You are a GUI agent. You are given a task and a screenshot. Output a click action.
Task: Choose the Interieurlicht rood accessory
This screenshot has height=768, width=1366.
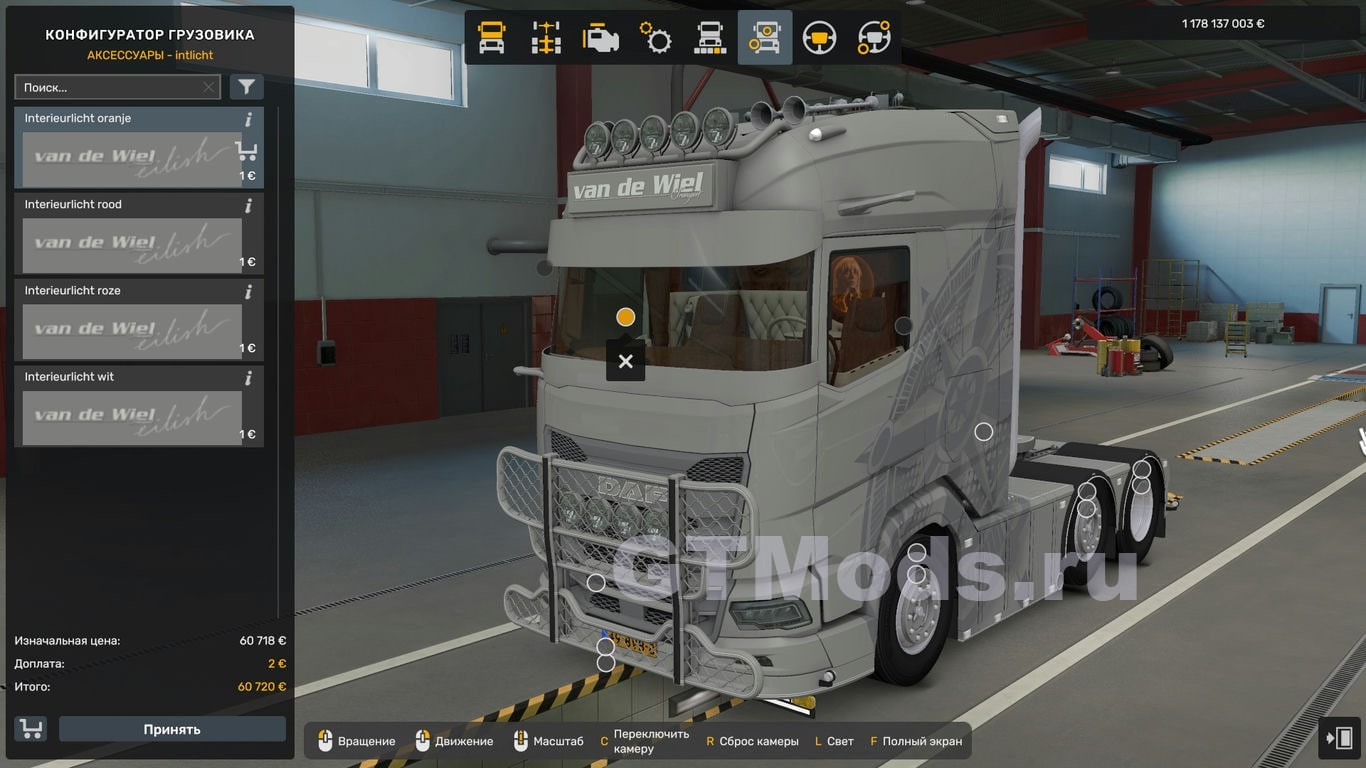pos(131,244)
